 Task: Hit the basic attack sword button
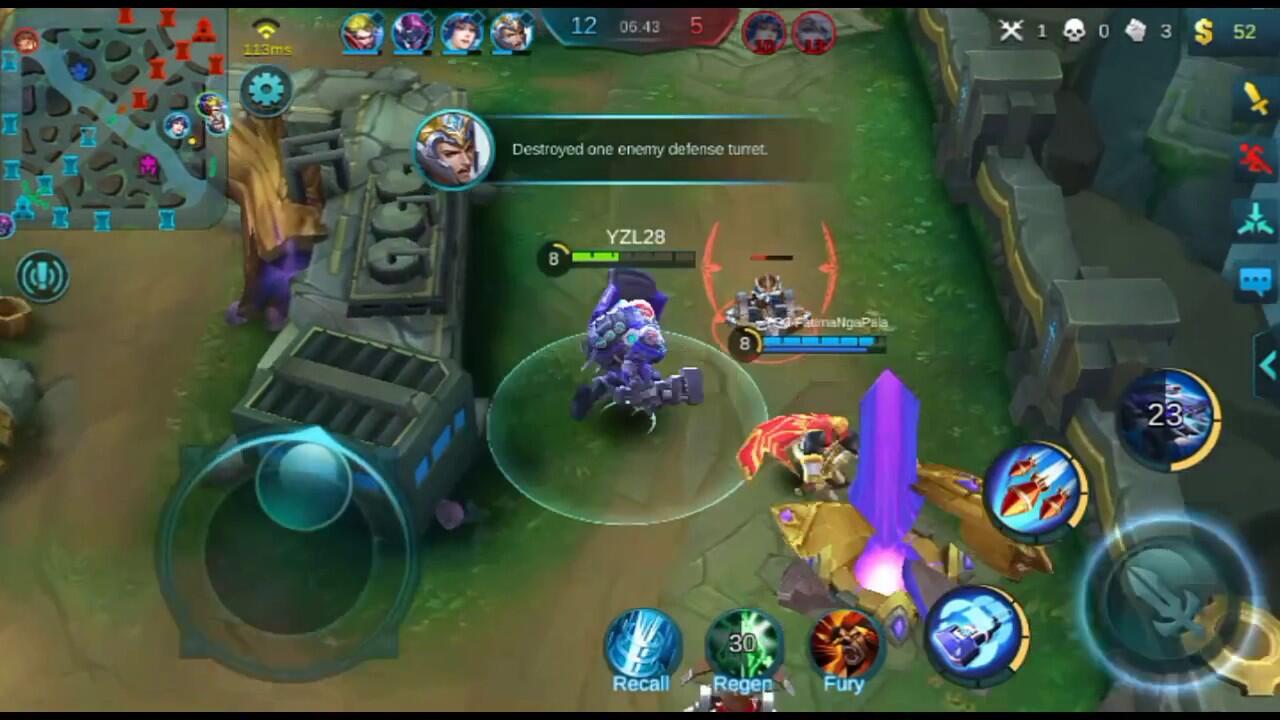tap(1168, 600)
